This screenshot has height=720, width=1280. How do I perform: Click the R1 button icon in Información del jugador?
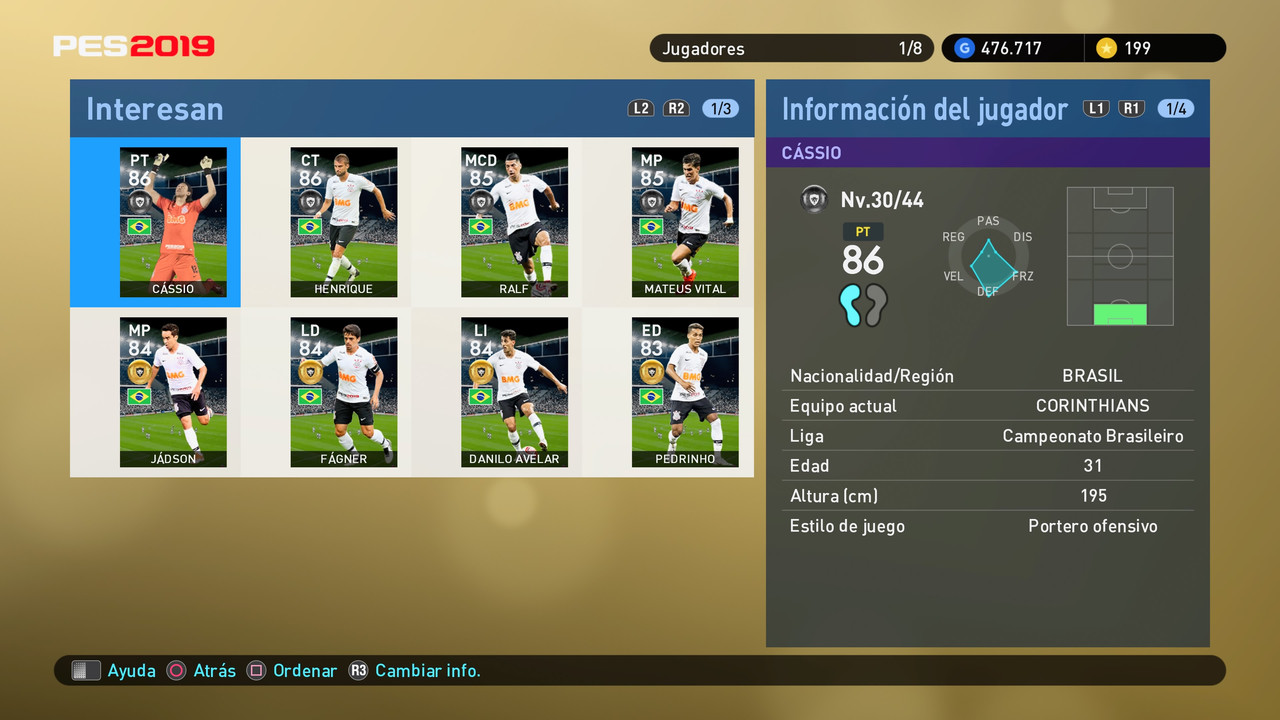[x=1131, y=108]
